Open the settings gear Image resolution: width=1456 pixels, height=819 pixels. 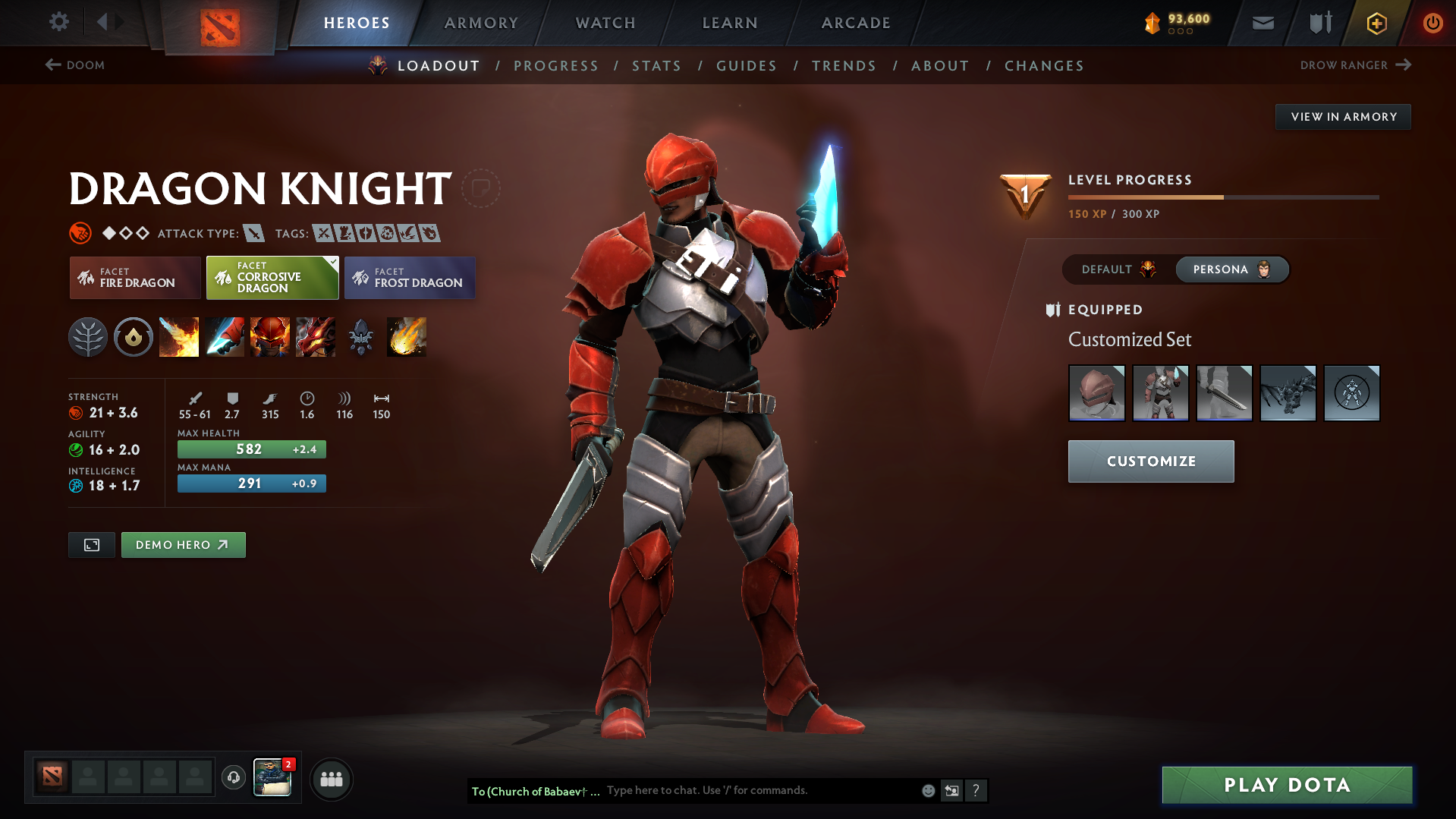pyautogui.click(x=58, y=22)
